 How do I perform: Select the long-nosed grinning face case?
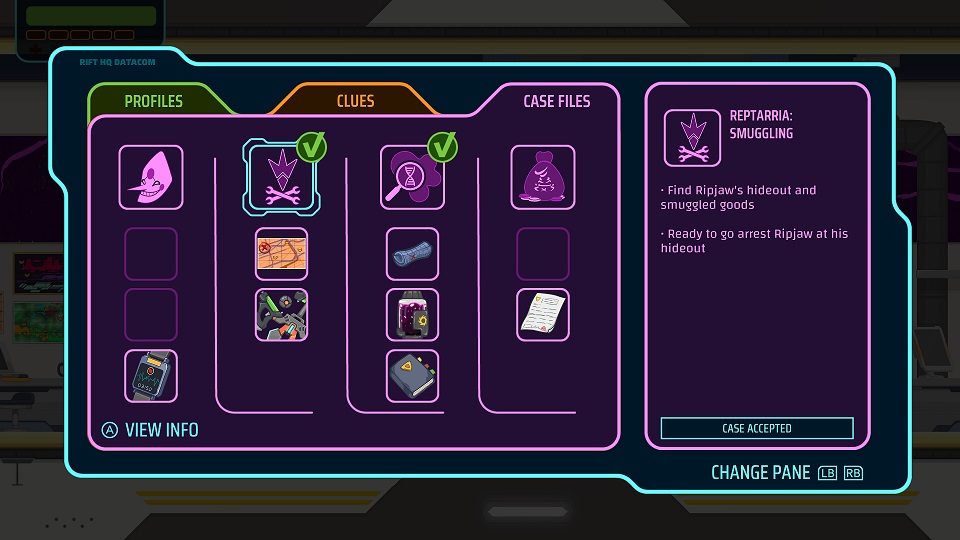click(151, 177)
